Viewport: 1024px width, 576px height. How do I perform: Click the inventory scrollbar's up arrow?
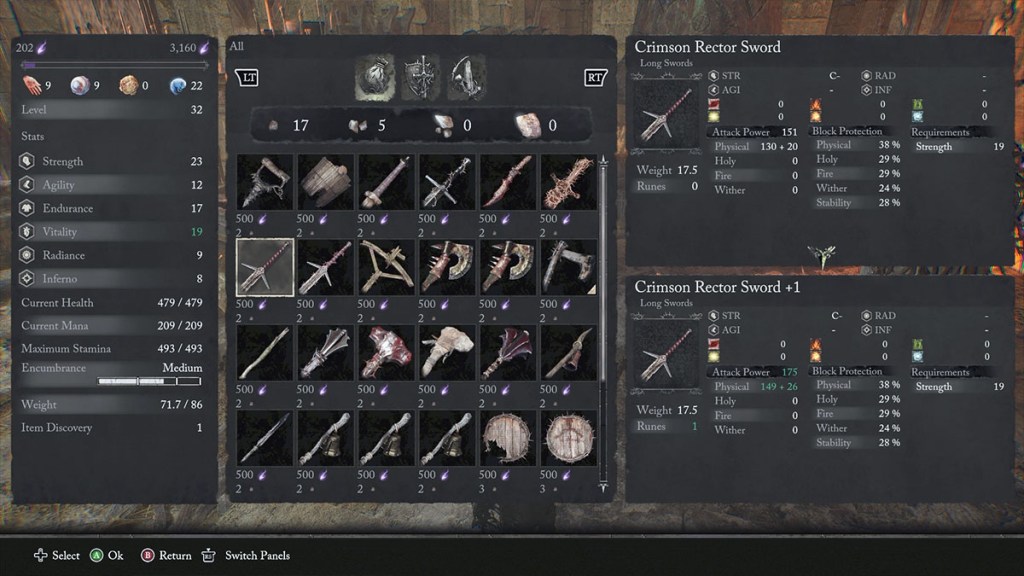pyautogui.click(x=602, y=160)
